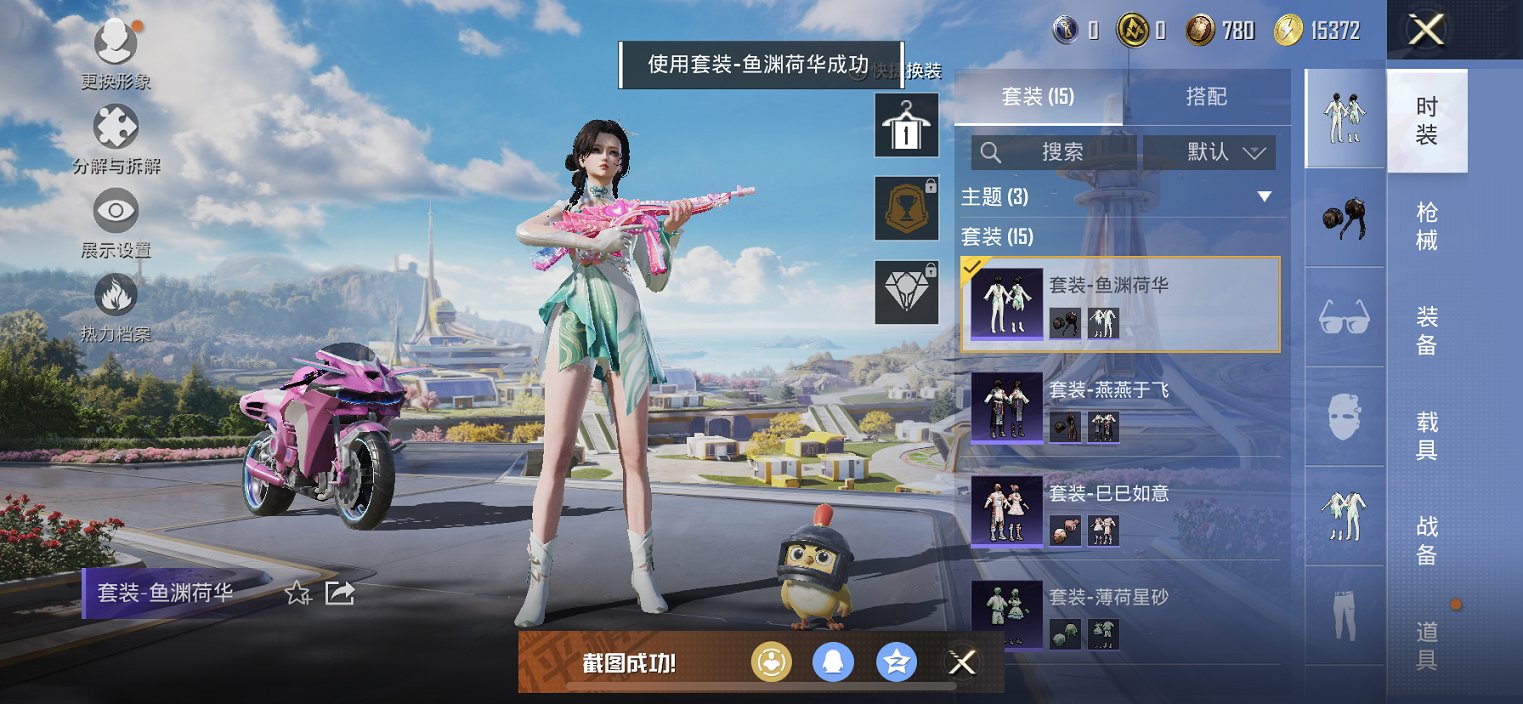Open 热力档案 flame icon
Image resolution: width=1523 pixels, height=704 pixels.
coord(115,298)
